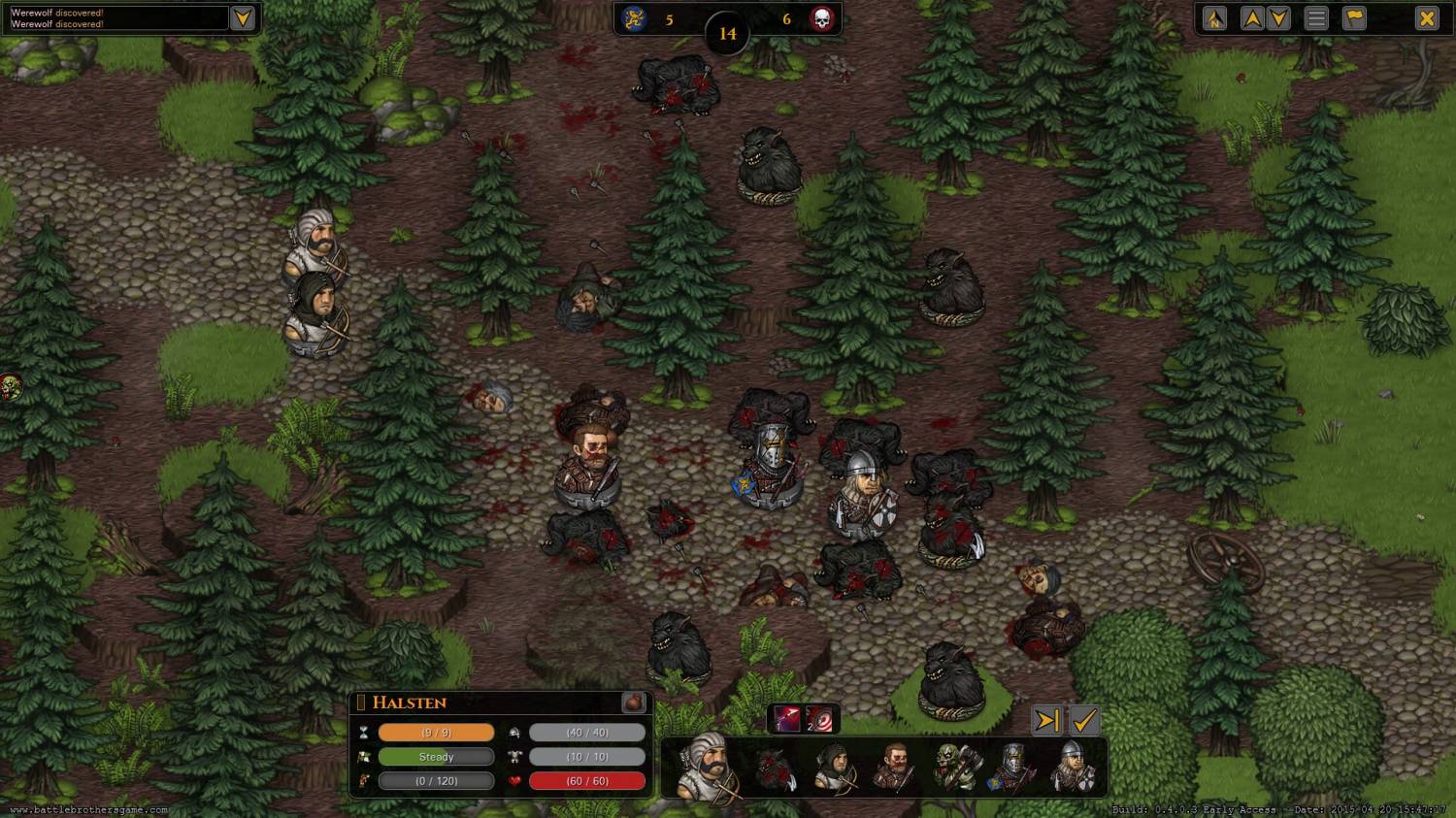This screenshot has height=818, width=1456.
Task: Expand the combat log dropdown arrow
Action: point(243,18)
